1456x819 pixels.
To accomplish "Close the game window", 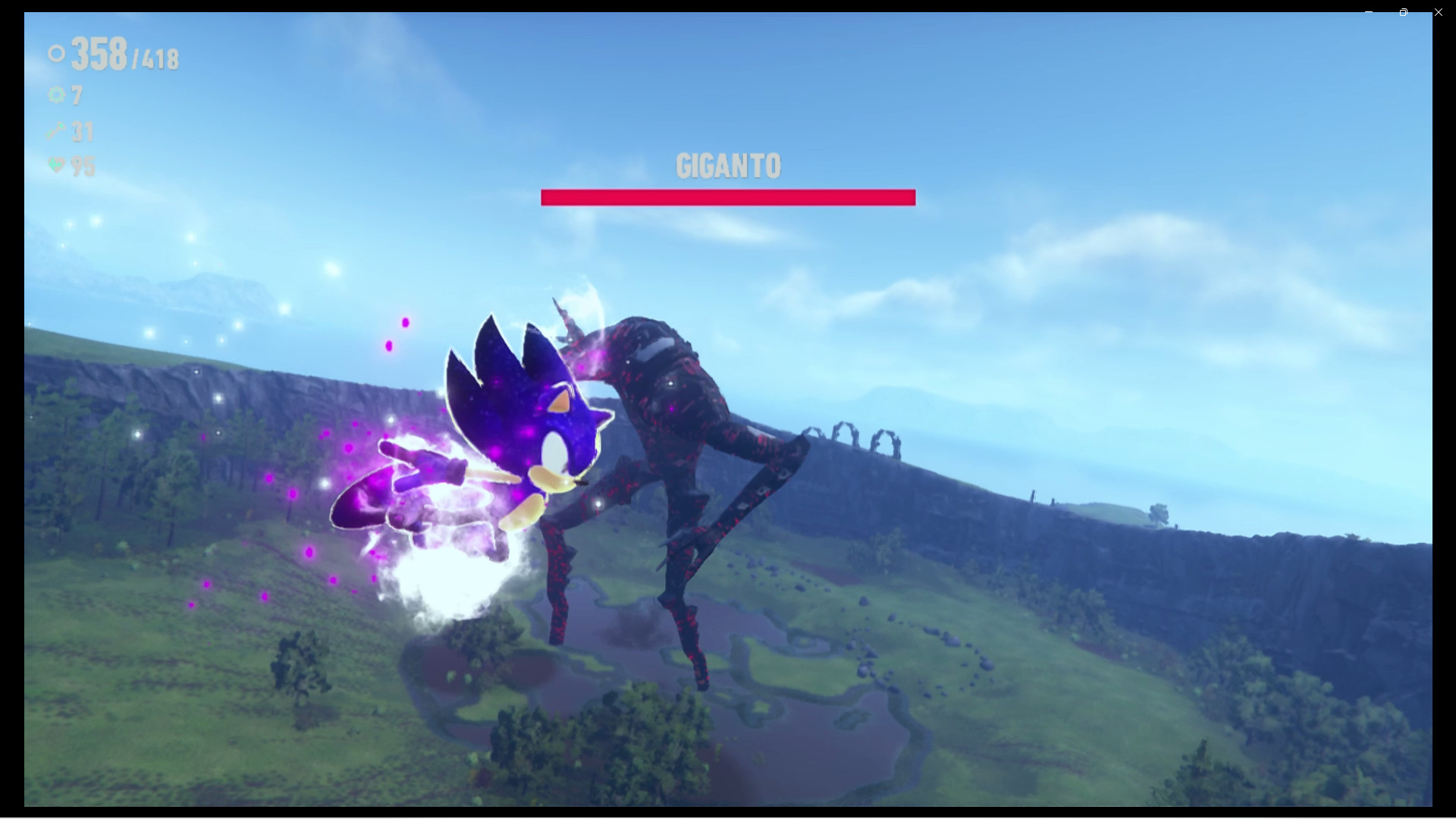I will pos(1438,12).
